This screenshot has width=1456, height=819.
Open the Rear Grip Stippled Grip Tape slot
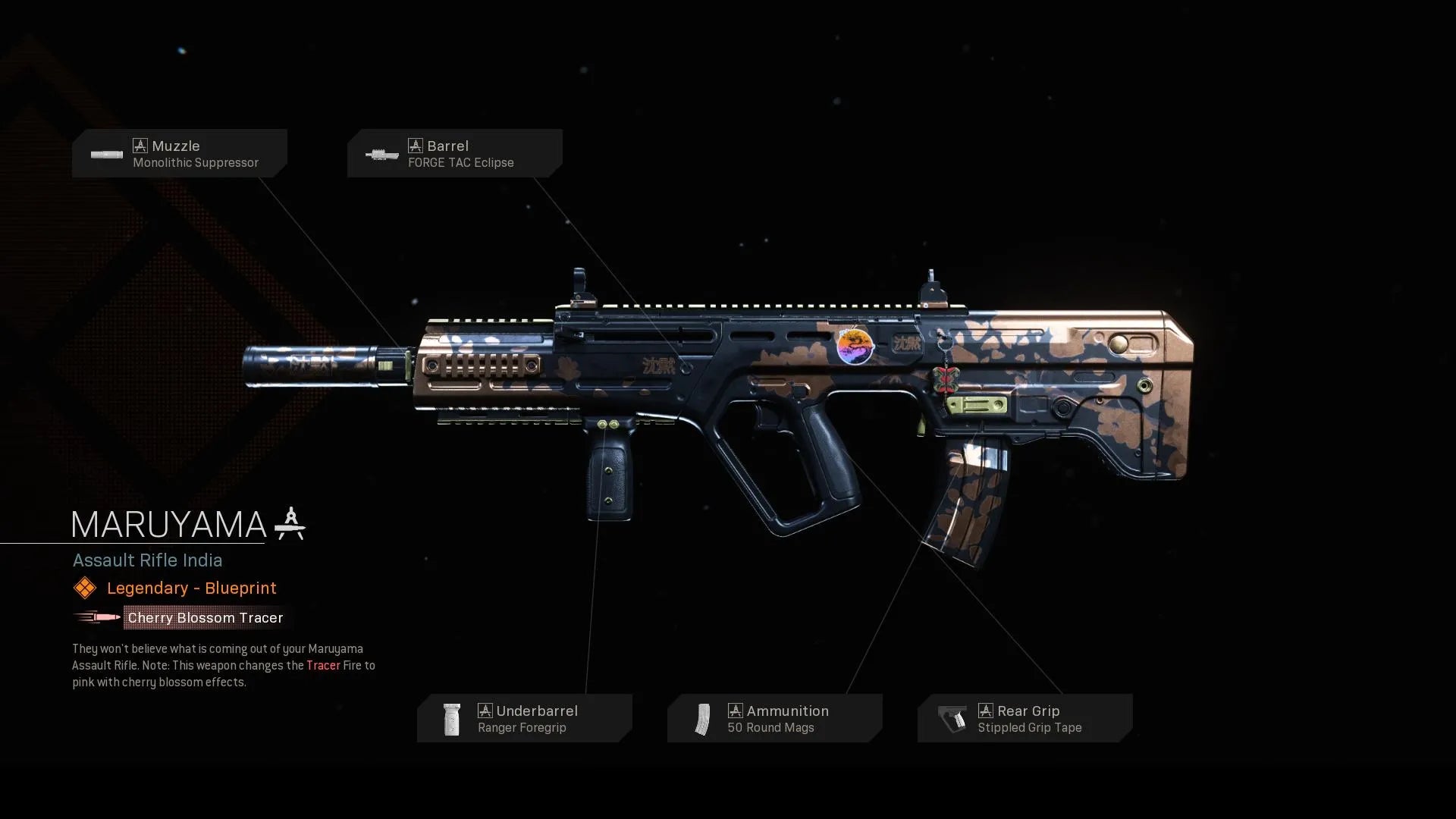pos(1025,718)
